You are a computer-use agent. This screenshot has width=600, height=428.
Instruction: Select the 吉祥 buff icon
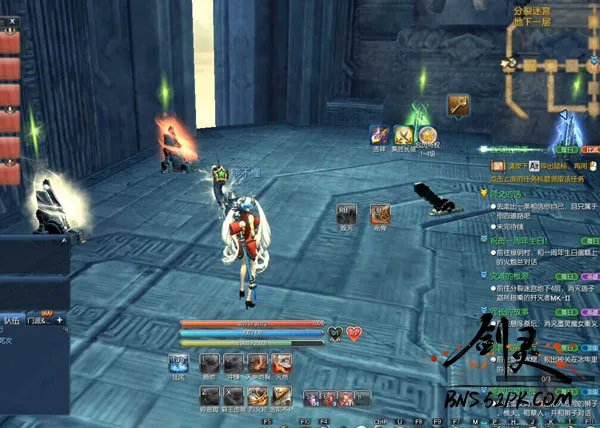(380, 134)
